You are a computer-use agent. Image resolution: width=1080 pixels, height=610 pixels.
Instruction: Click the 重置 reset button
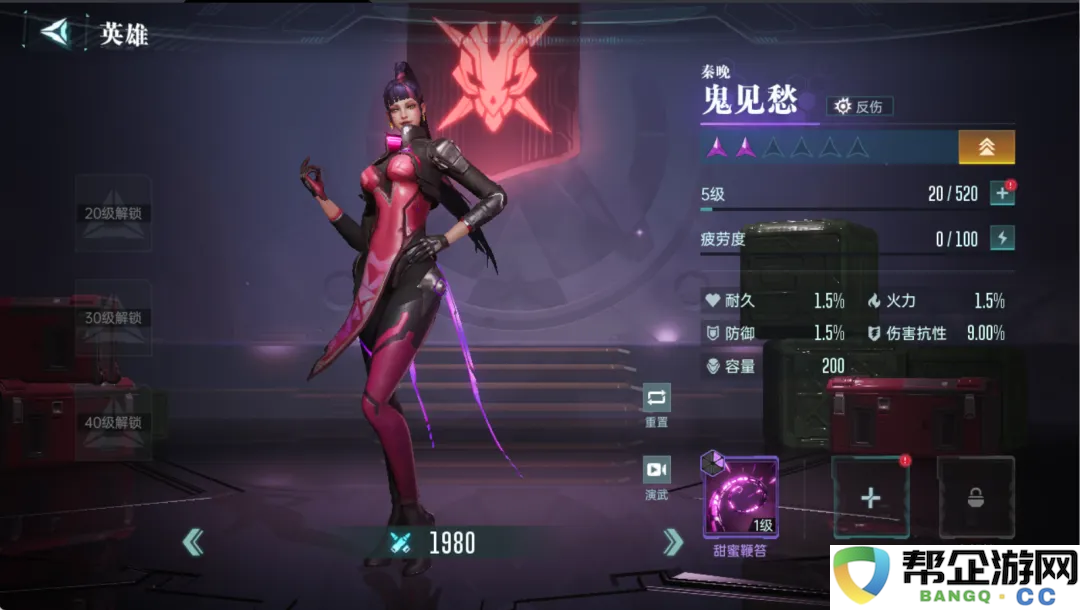pyautogui.click(x=656, y=399)
